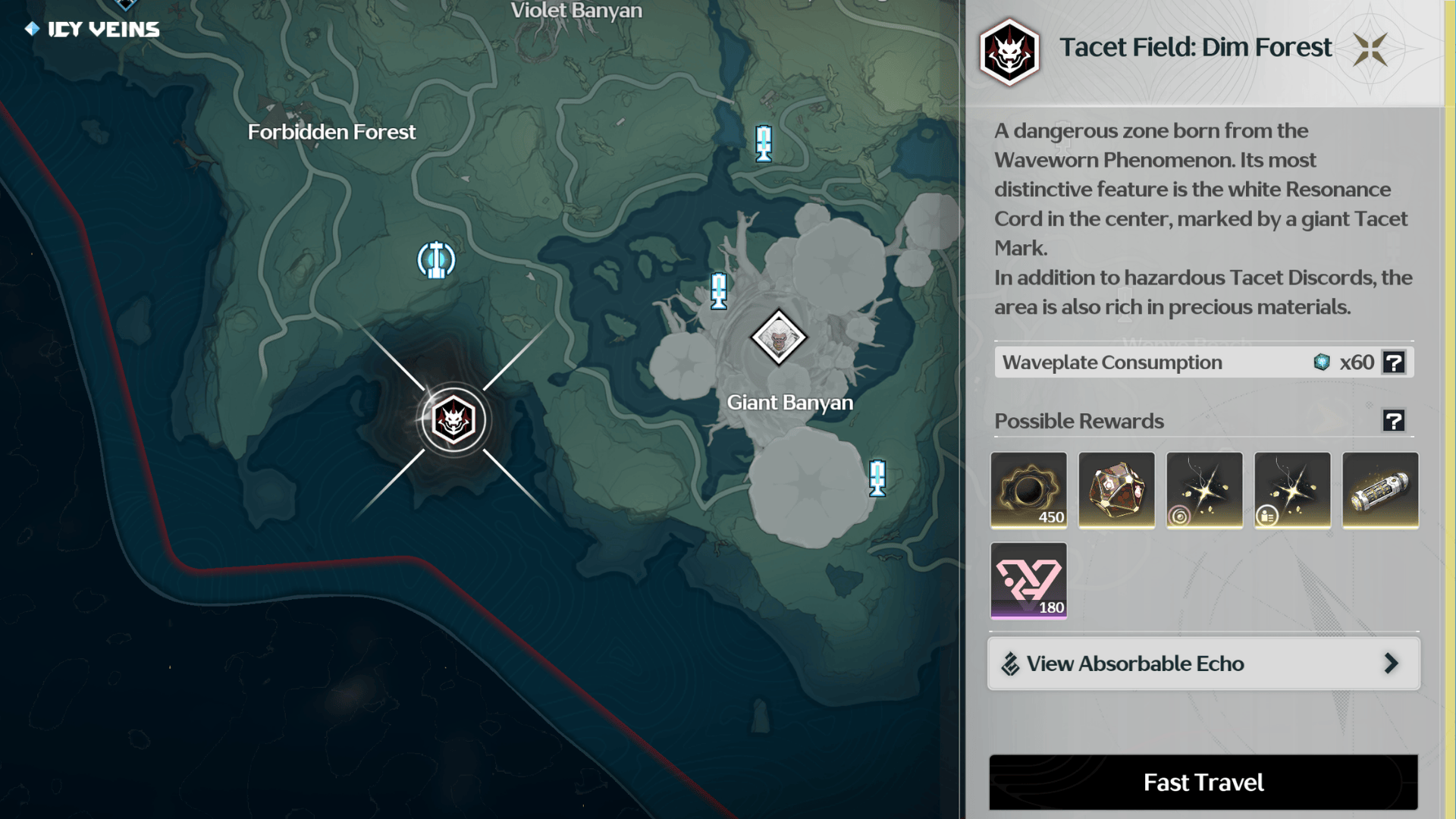Inspect the black ring reward marked 450
Image resolution: width=1456 pixels, height=819 pixels.
pos(1028,490)
